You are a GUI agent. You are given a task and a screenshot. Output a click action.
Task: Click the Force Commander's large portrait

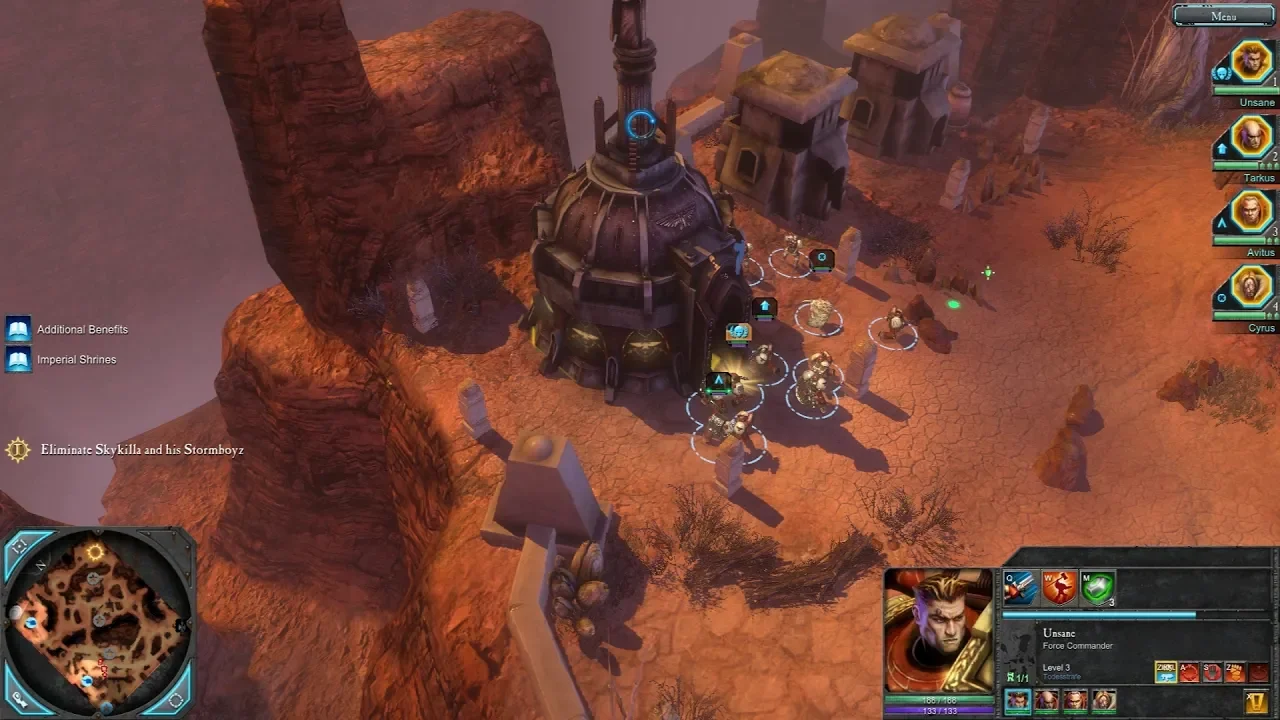pos(938,630)
